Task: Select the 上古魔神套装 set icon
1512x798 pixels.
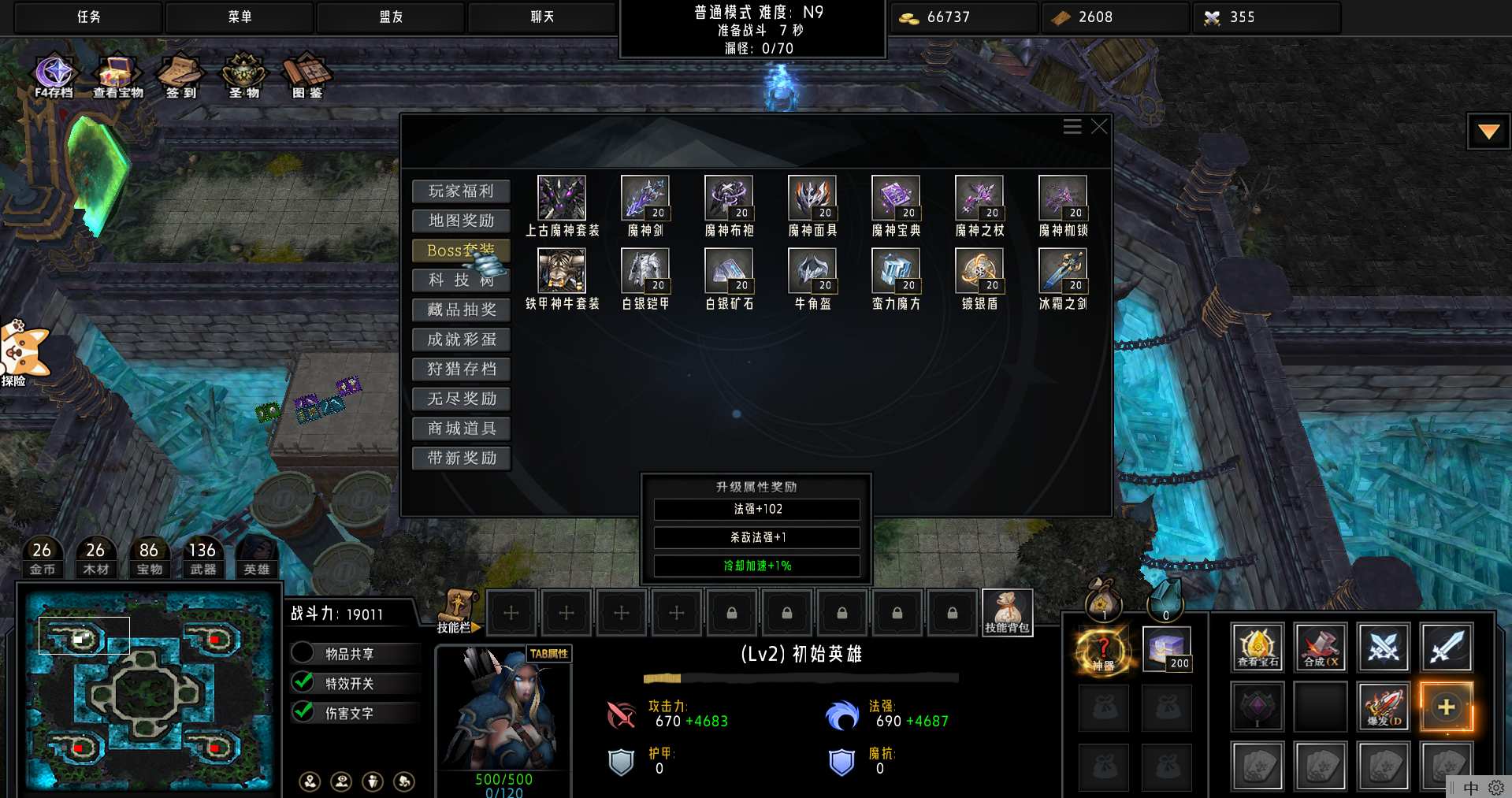Action: pos(561,199)
